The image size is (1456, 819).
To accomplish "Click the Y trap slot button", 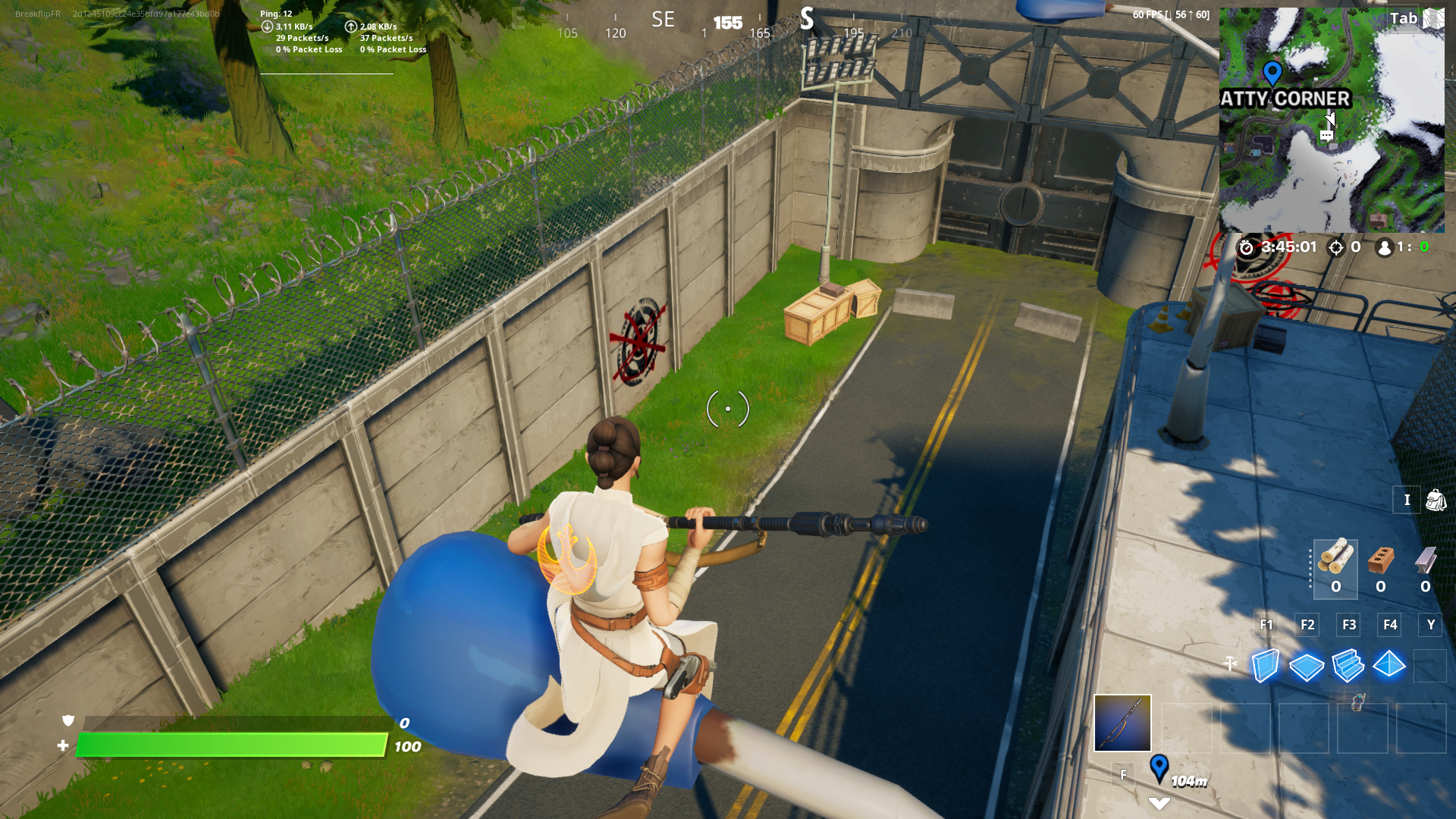I will click(x=1430, y=625).
